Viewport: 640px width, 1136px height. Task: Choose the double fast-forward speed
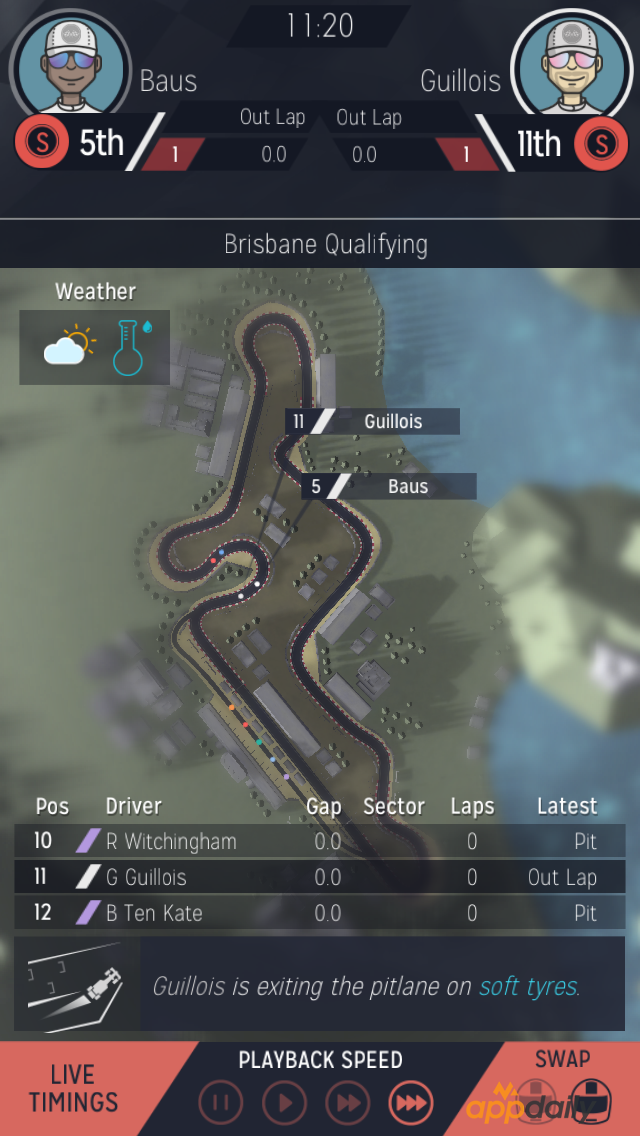pyautogui.click(x=347, y=1103)
